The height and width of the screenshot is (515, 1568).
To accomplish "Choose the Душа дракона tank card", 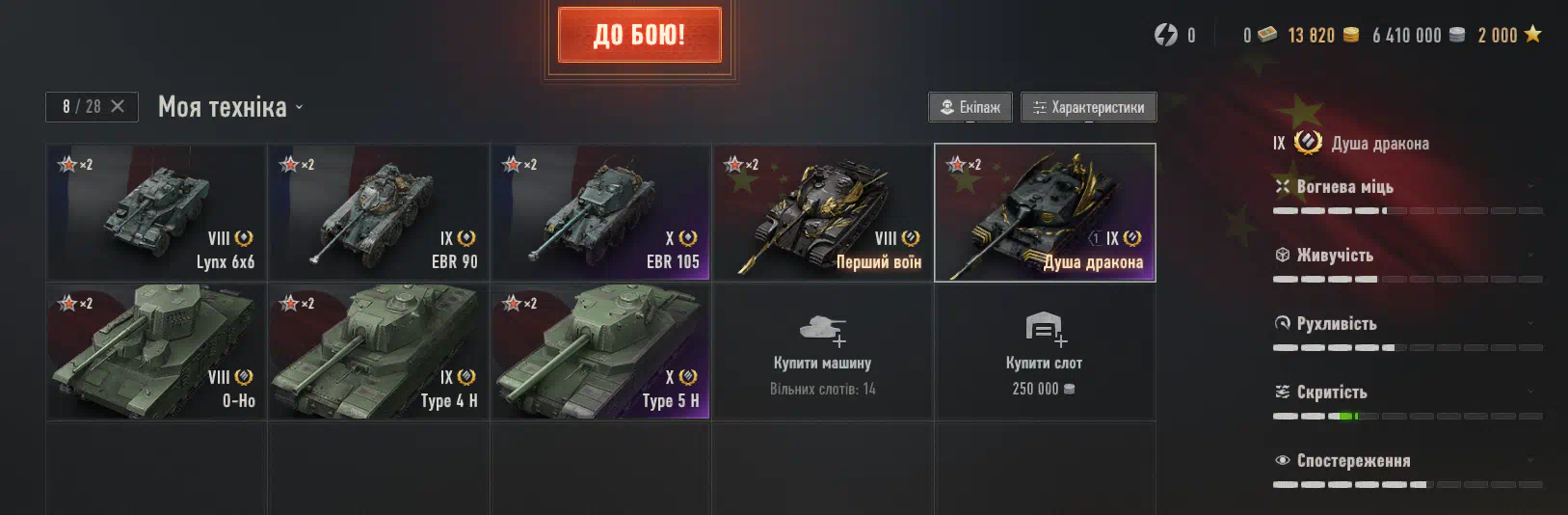I will 1045,212.
